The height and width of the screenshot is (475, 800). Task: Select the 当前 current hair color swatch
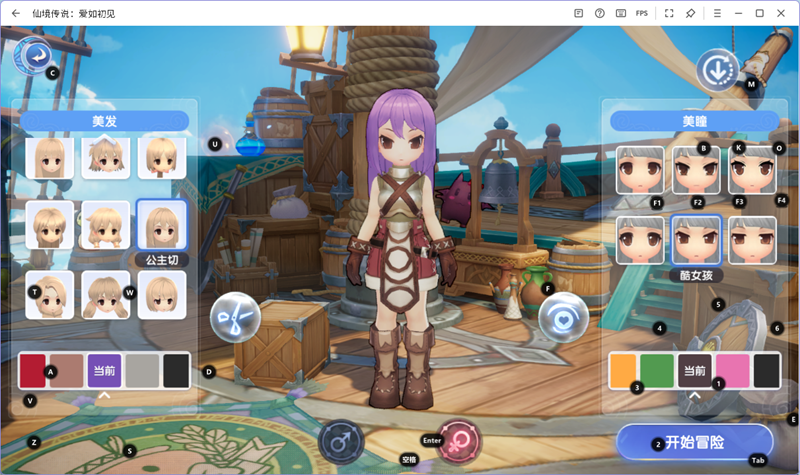coord(104,370)
